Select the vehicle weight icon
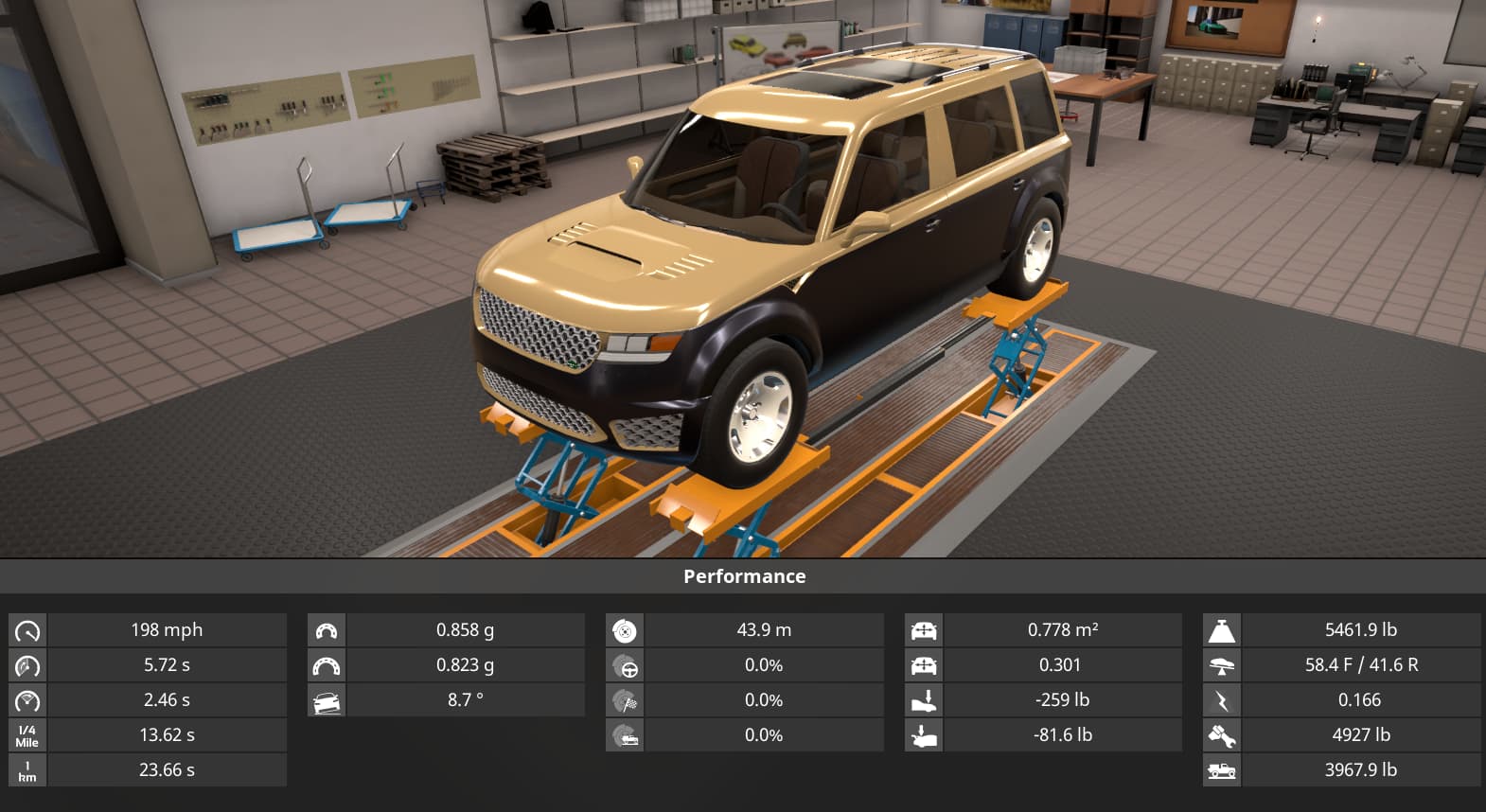1486x812 pixels. (1222, 630)
